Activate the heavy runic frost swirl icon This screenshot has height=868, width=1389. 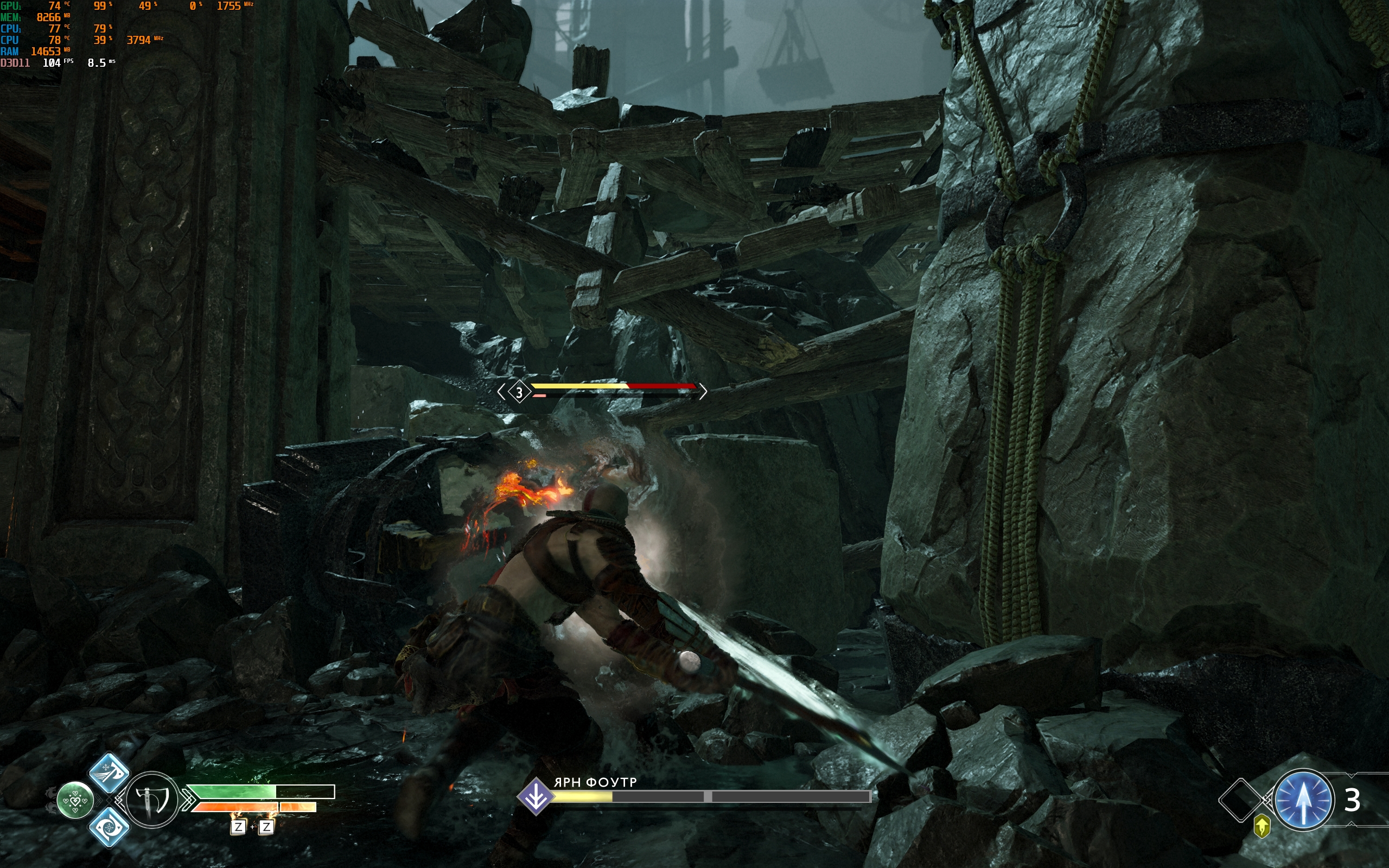(109, 827)
